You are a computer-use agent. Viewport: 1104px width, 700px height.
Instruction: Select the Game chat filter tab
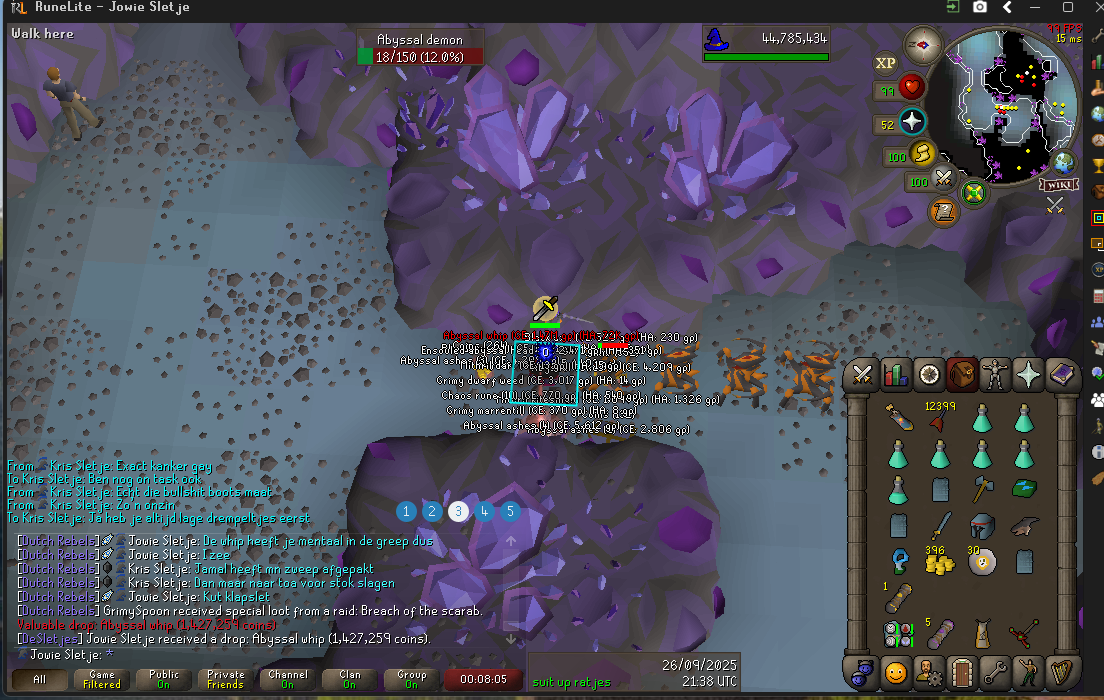[102, 679]
